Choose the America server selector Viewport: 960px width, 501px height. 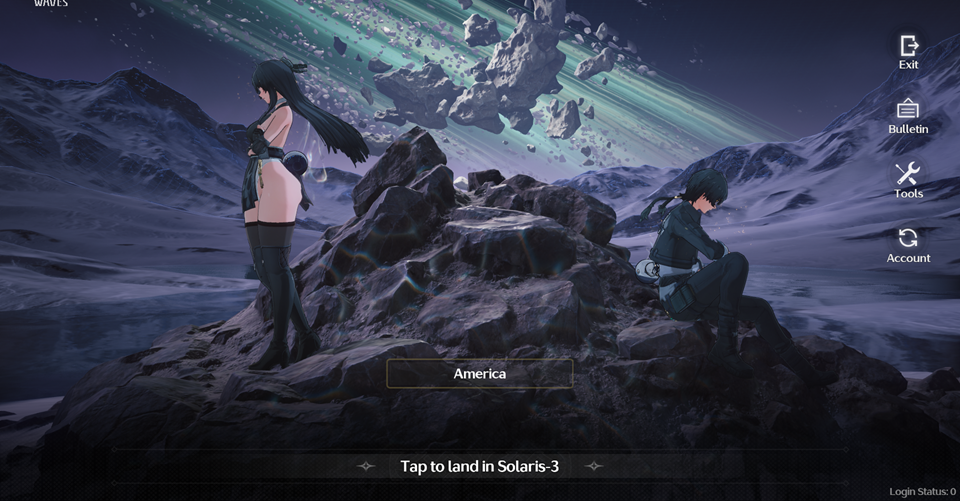[x=480, y=374]
